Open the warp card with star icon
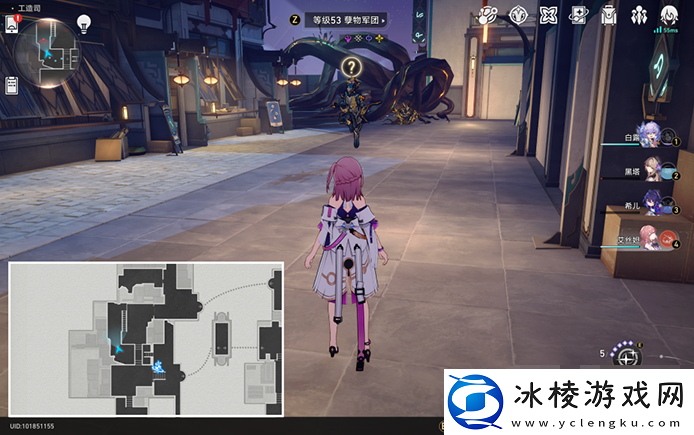The height and width of the screenshot is (435, 694). pos(580,15)
